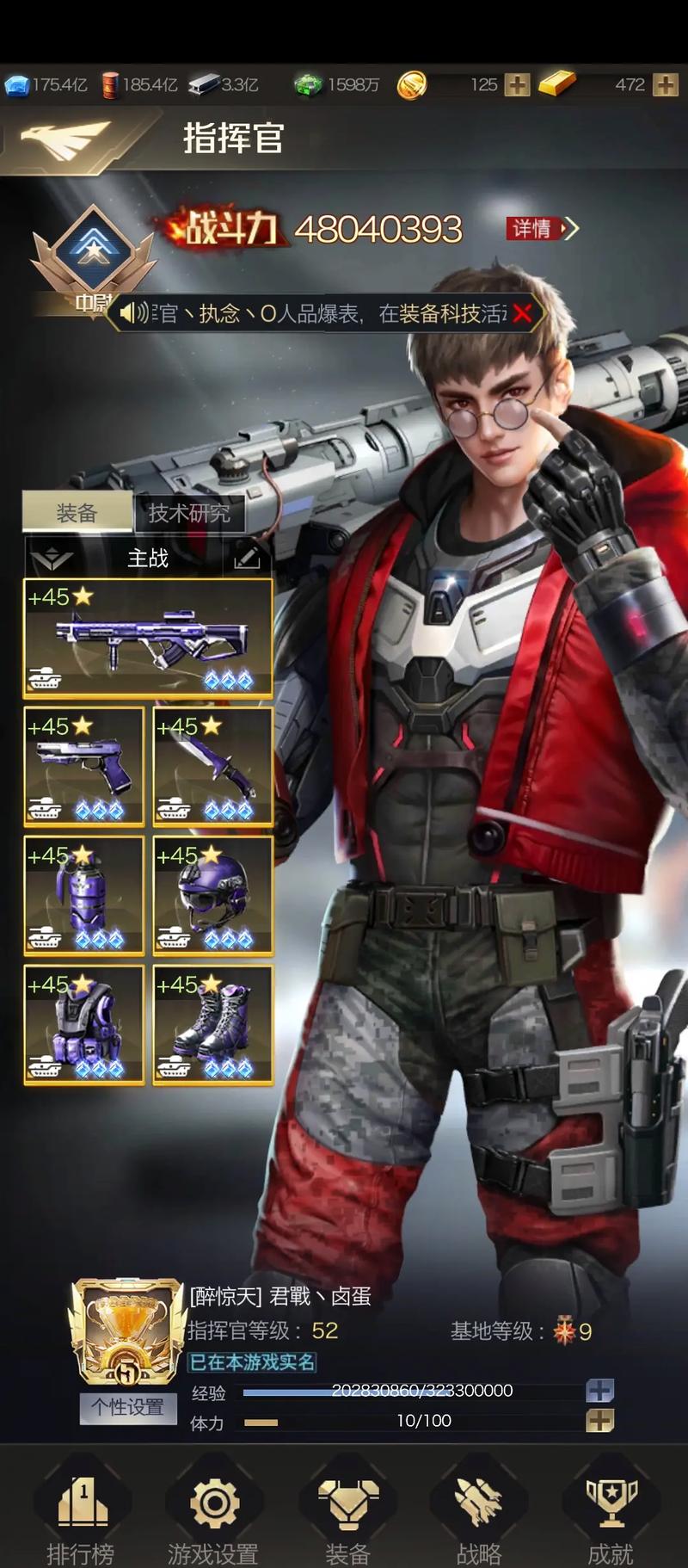The height and width of the screenshot is (1568, 688).
Task: Open the 排行榜 leaderboard
Action: tap(81, 1516)
